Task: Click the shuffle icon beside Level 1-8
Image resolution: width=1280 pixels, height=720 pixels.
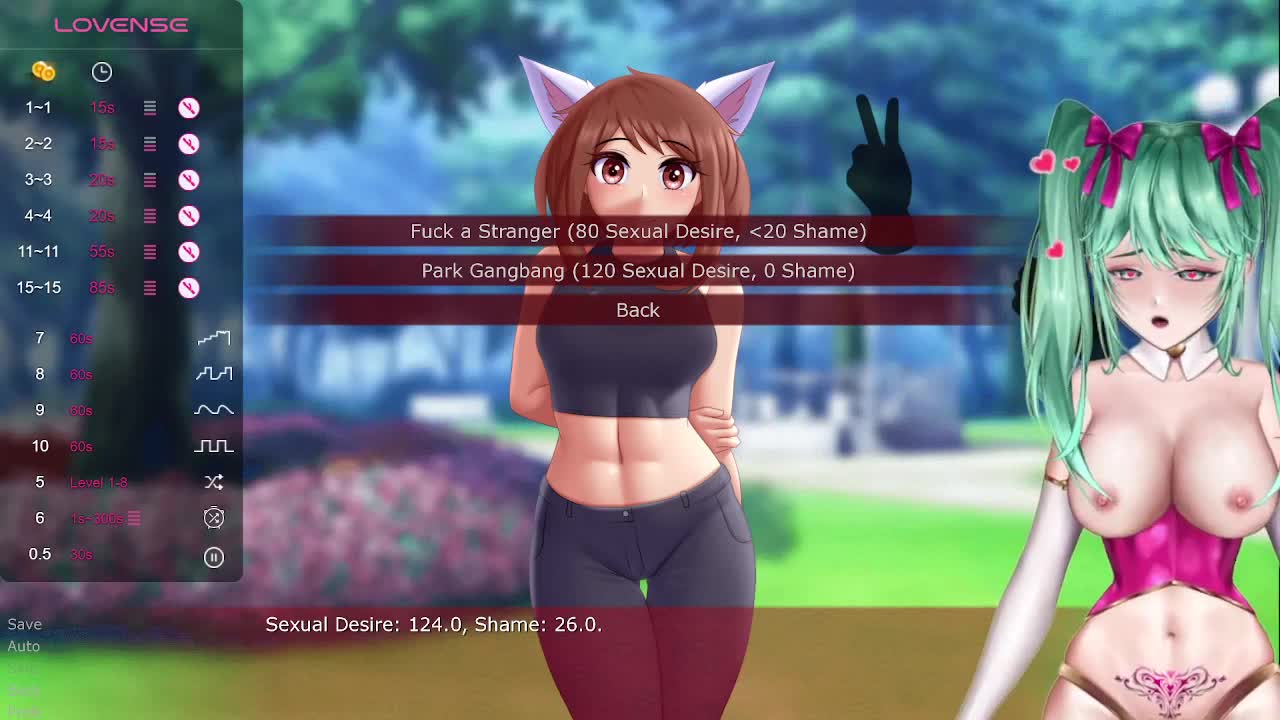Action: click(214, 482)
